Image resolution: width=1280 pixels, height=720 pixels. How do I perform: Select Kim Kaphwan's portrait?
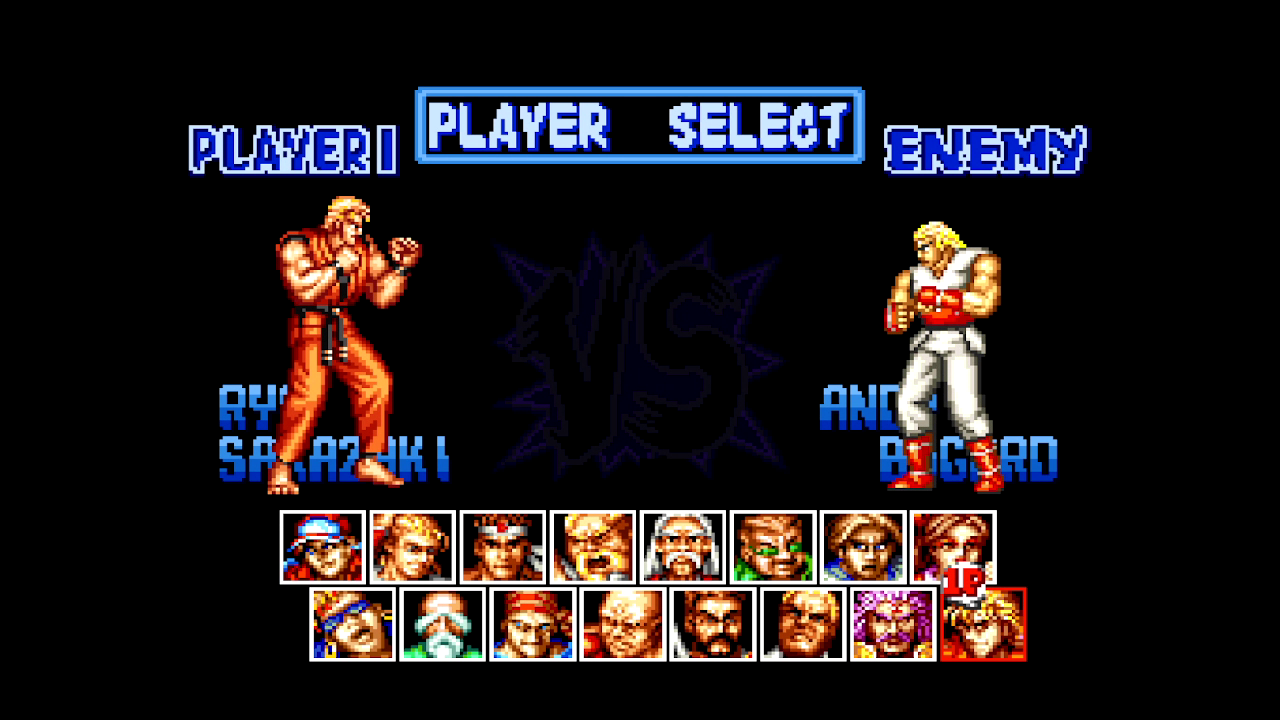click(862, 547)
